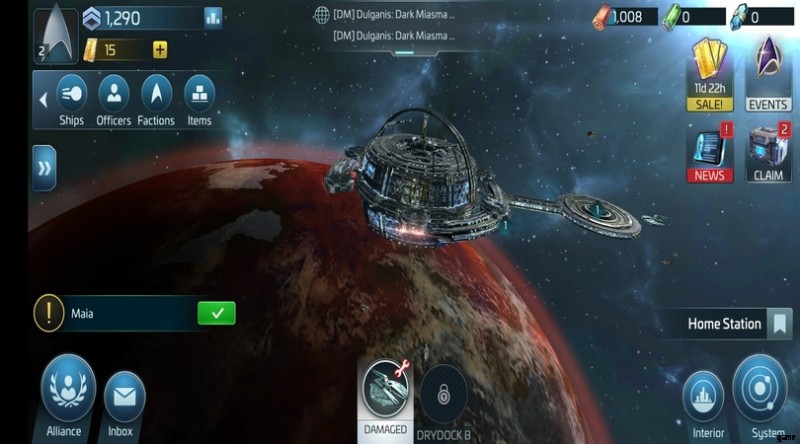The height and width of the screenshot is (444, 800).
Task: Claim the free chest reward
Action: click(768, 152)
